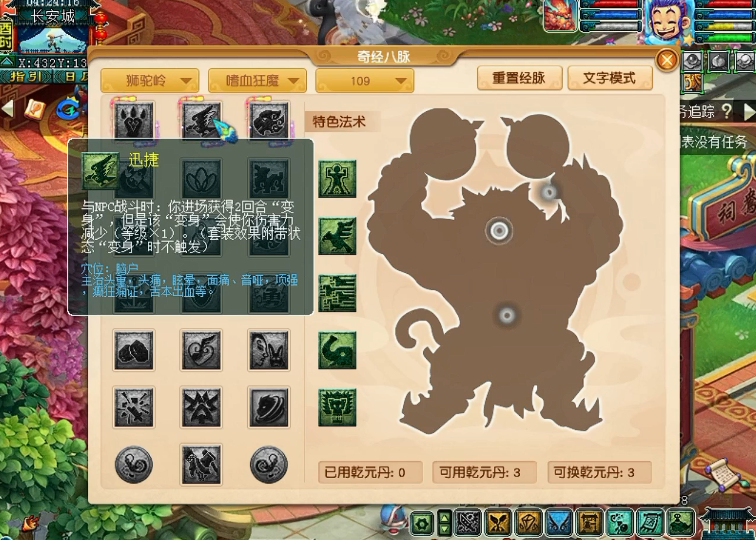Screen dimensions: 756x540
Task: Select the two boulders meridian skill
Action: tap(134, 349)
